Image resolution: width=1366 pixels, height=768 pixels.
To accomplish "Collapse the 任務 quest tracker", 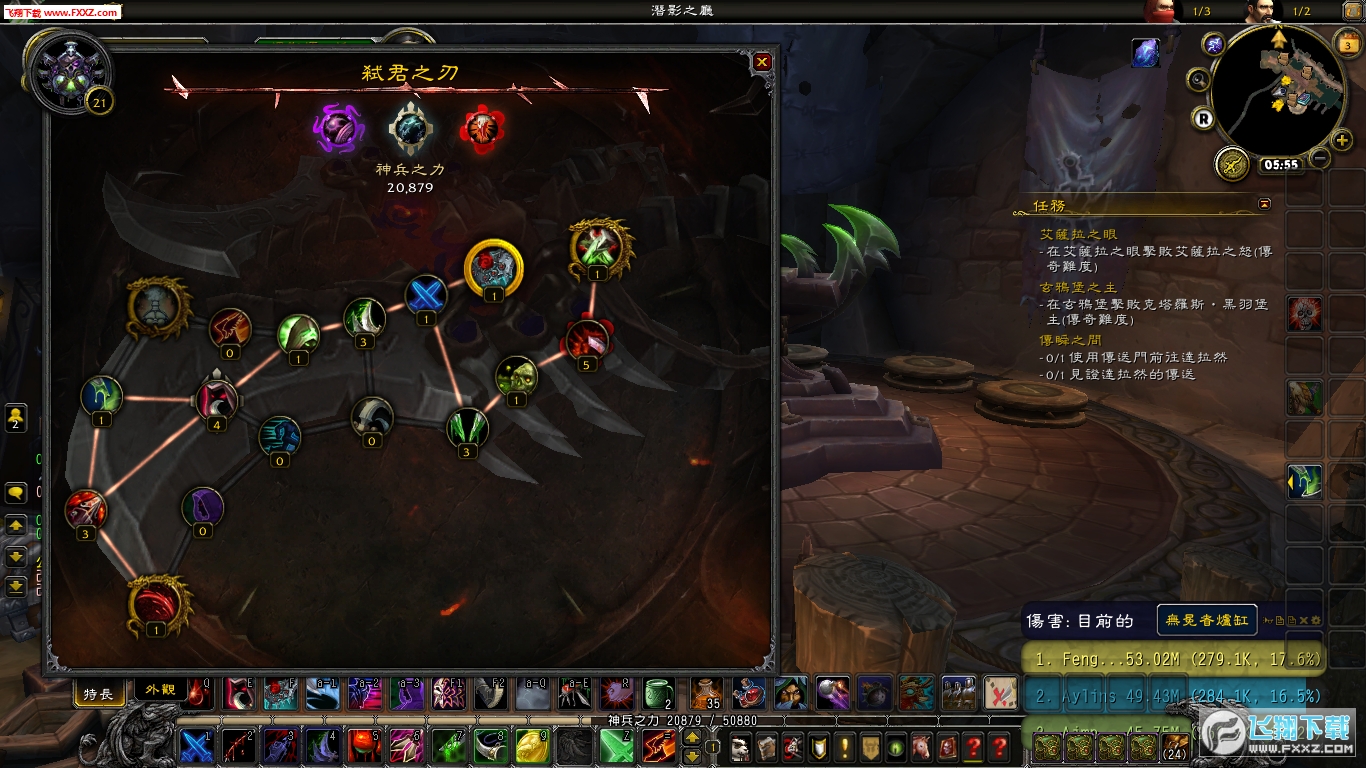I will coord(1265,204).
